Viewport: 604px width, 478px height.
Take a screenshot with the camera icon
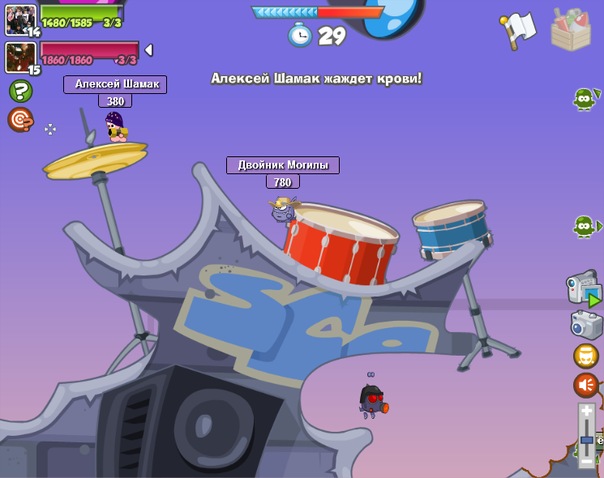click(x=586, y=323)
